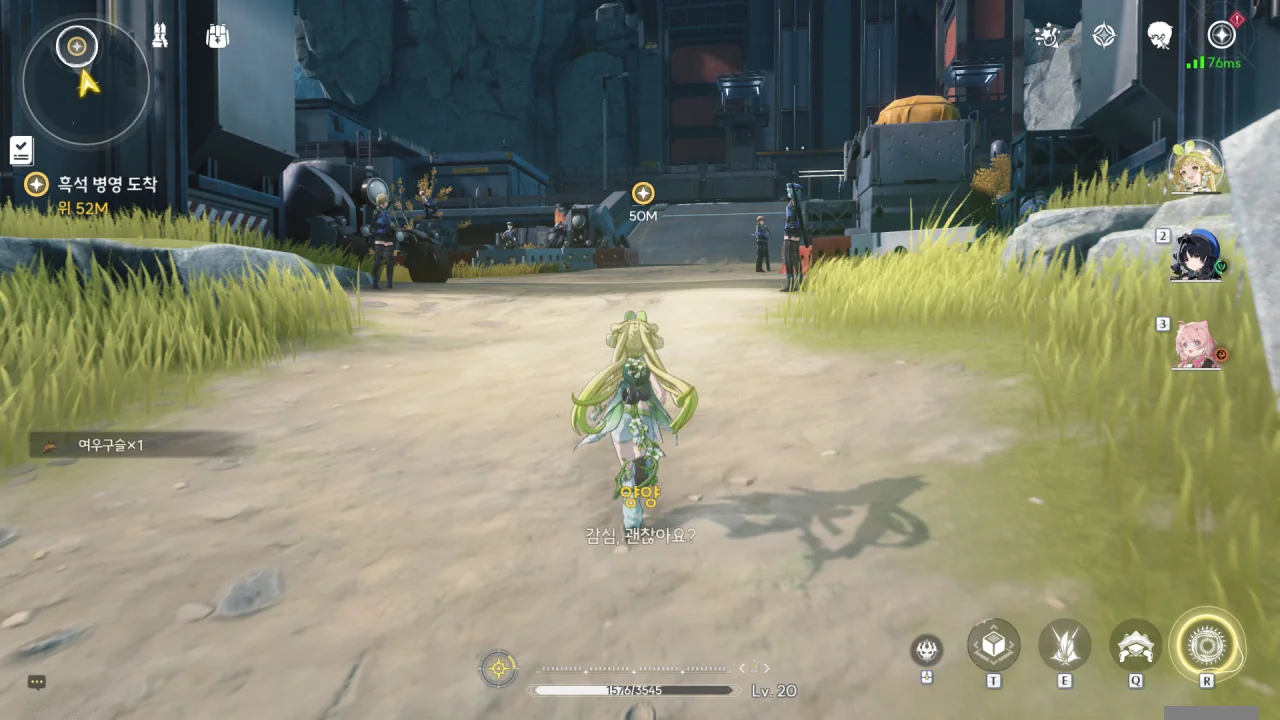
Task: Open the four-point star compass icon
Action: (x=1103, y=36)
